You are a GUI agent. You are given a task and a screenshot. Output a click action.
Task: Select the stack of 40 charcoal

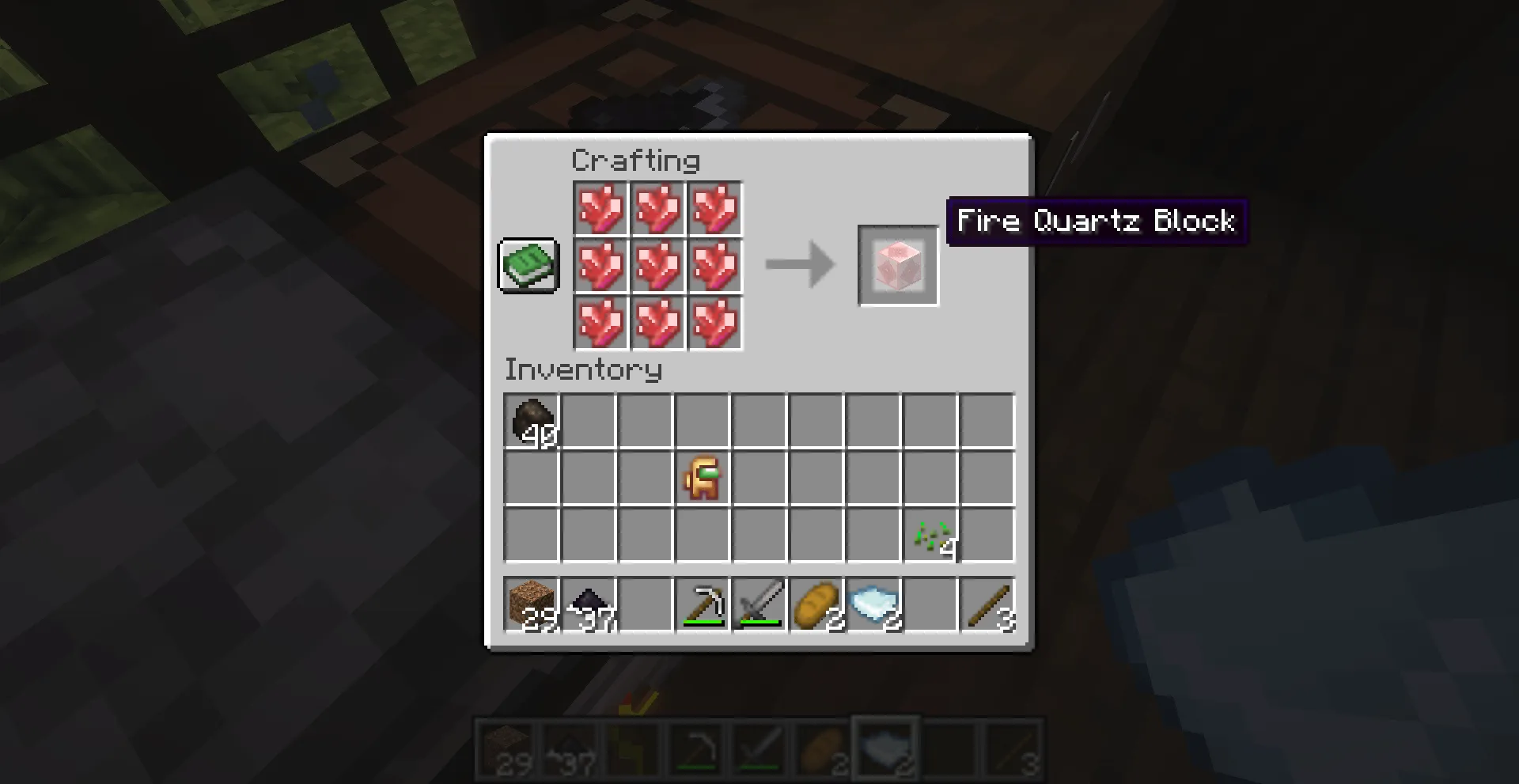coord(532,420)
